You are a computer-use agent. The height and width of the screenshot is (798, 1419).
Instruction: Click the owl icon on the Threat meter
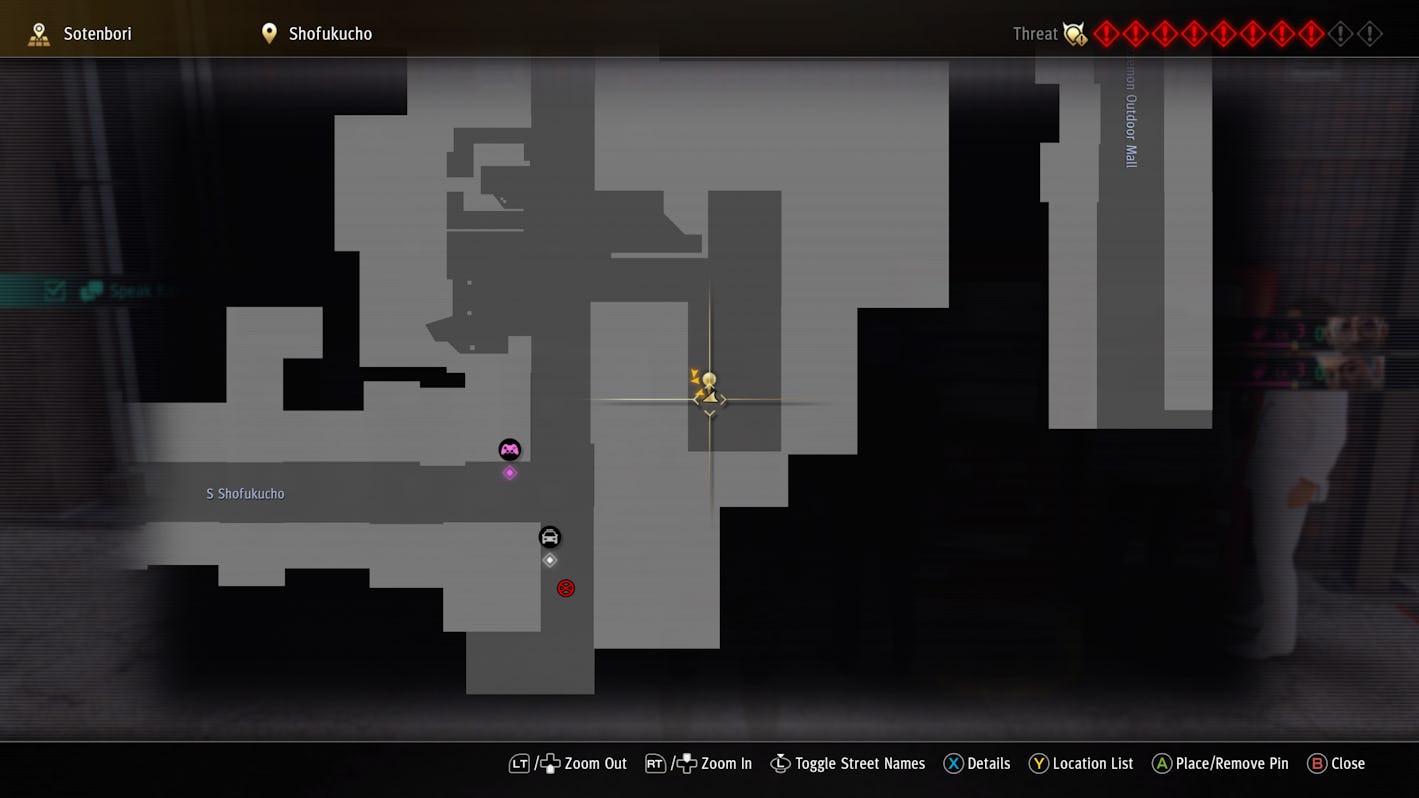coord(1075,33)
